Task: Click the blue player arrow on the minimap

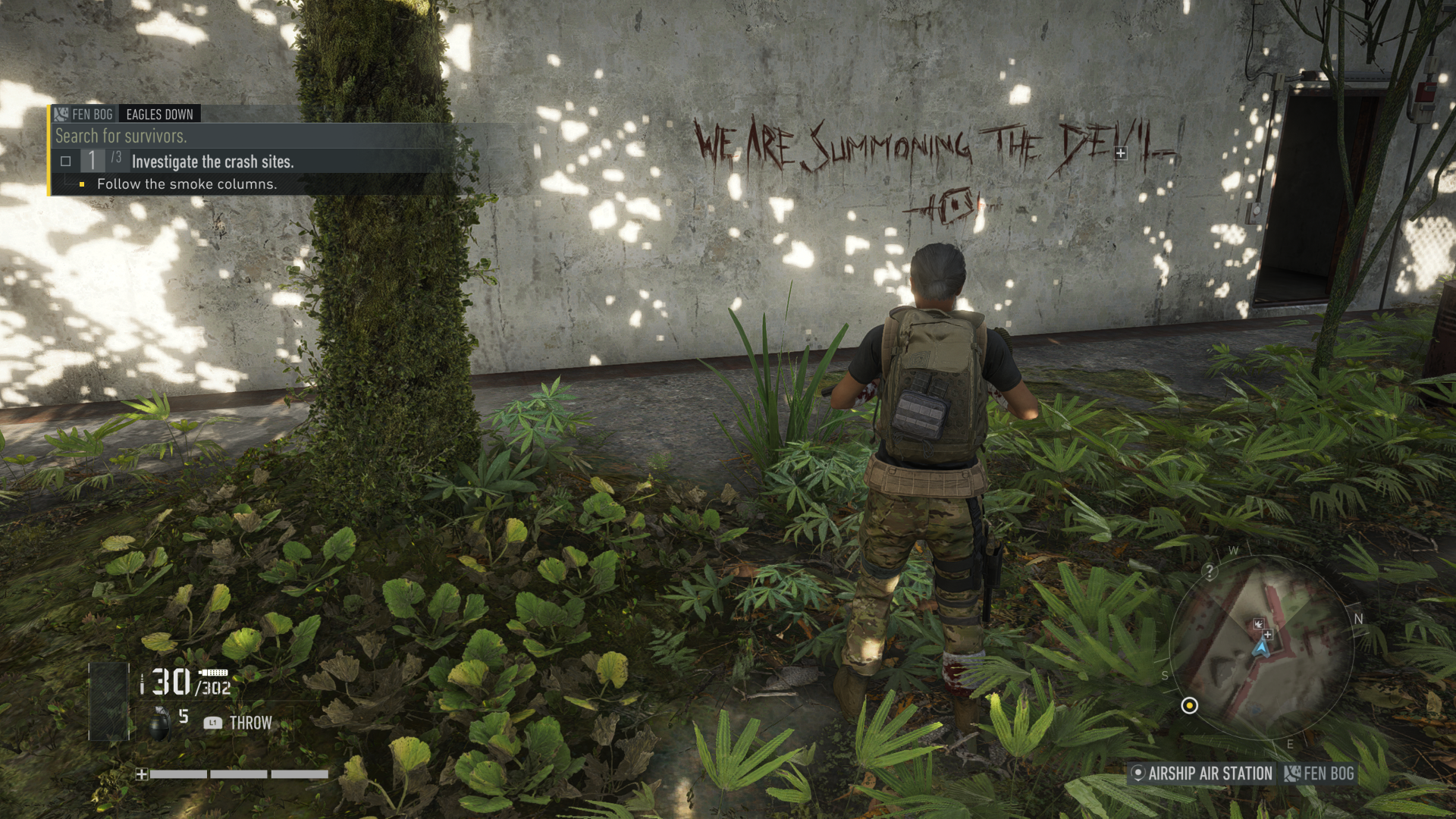Action: [1261, 650]
